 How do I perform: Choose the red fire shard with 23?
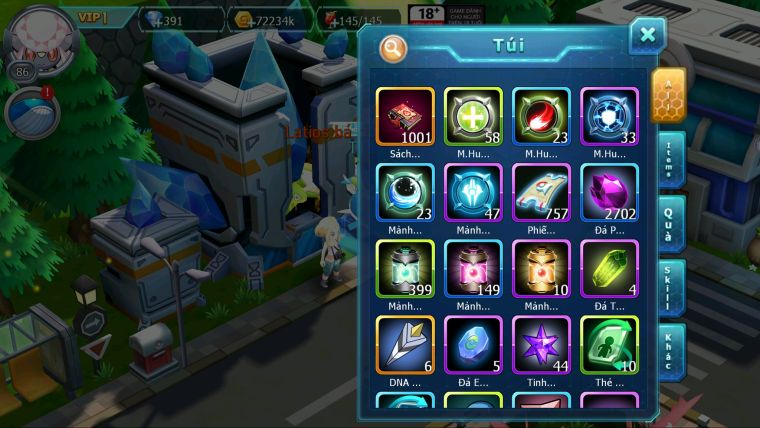(x=541, y=117)
